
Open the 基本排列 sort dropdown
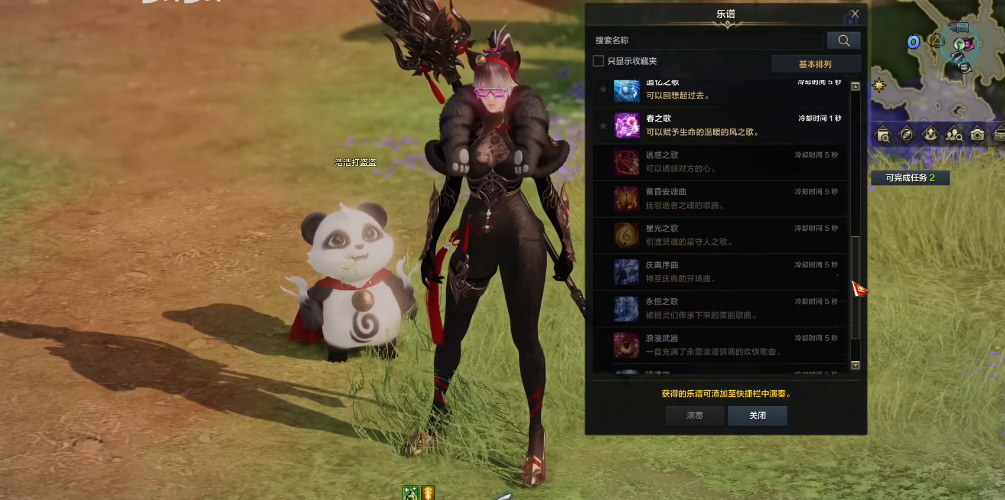click(814, 64)
